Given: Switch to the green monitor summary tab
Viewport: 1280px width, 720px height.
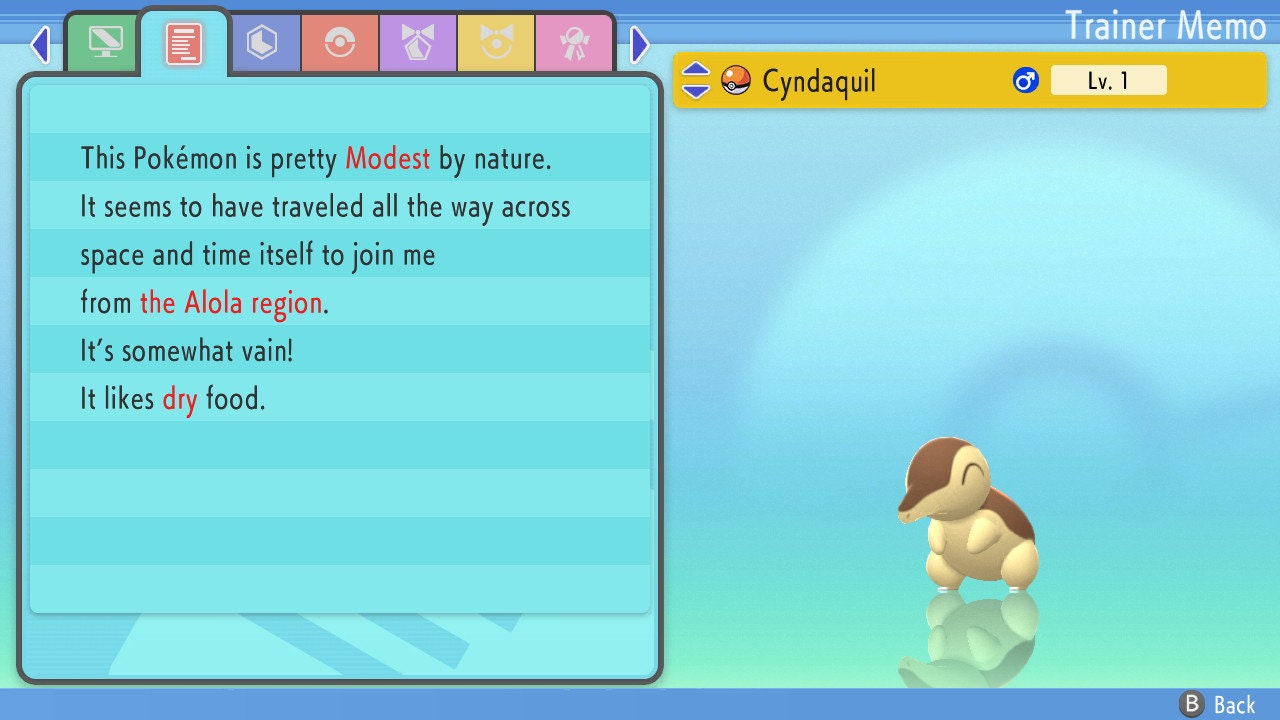Looking at the screenshot, I should (x=104, y=42).
